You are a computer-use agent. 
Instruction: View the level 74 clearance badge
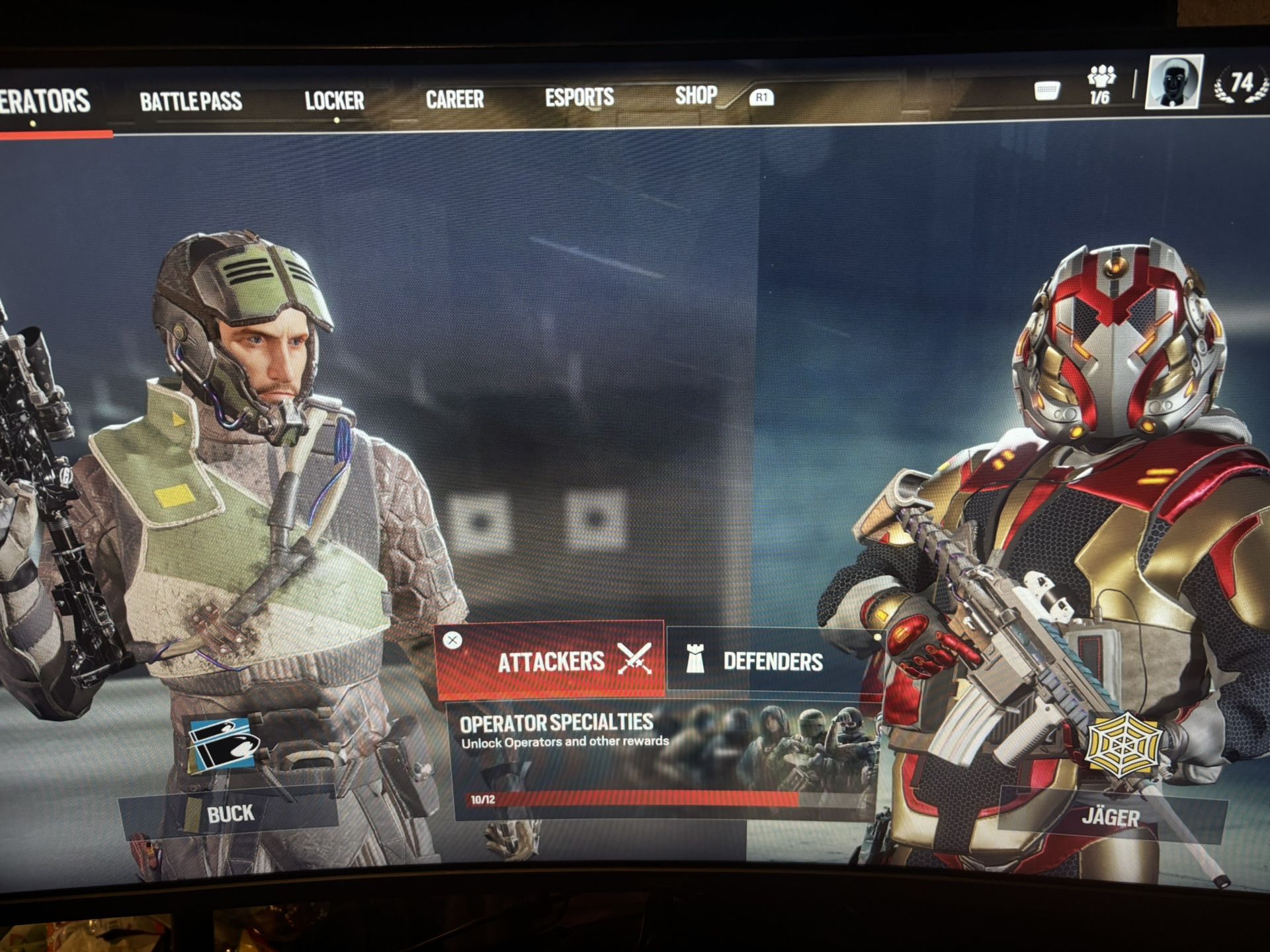1240,85
